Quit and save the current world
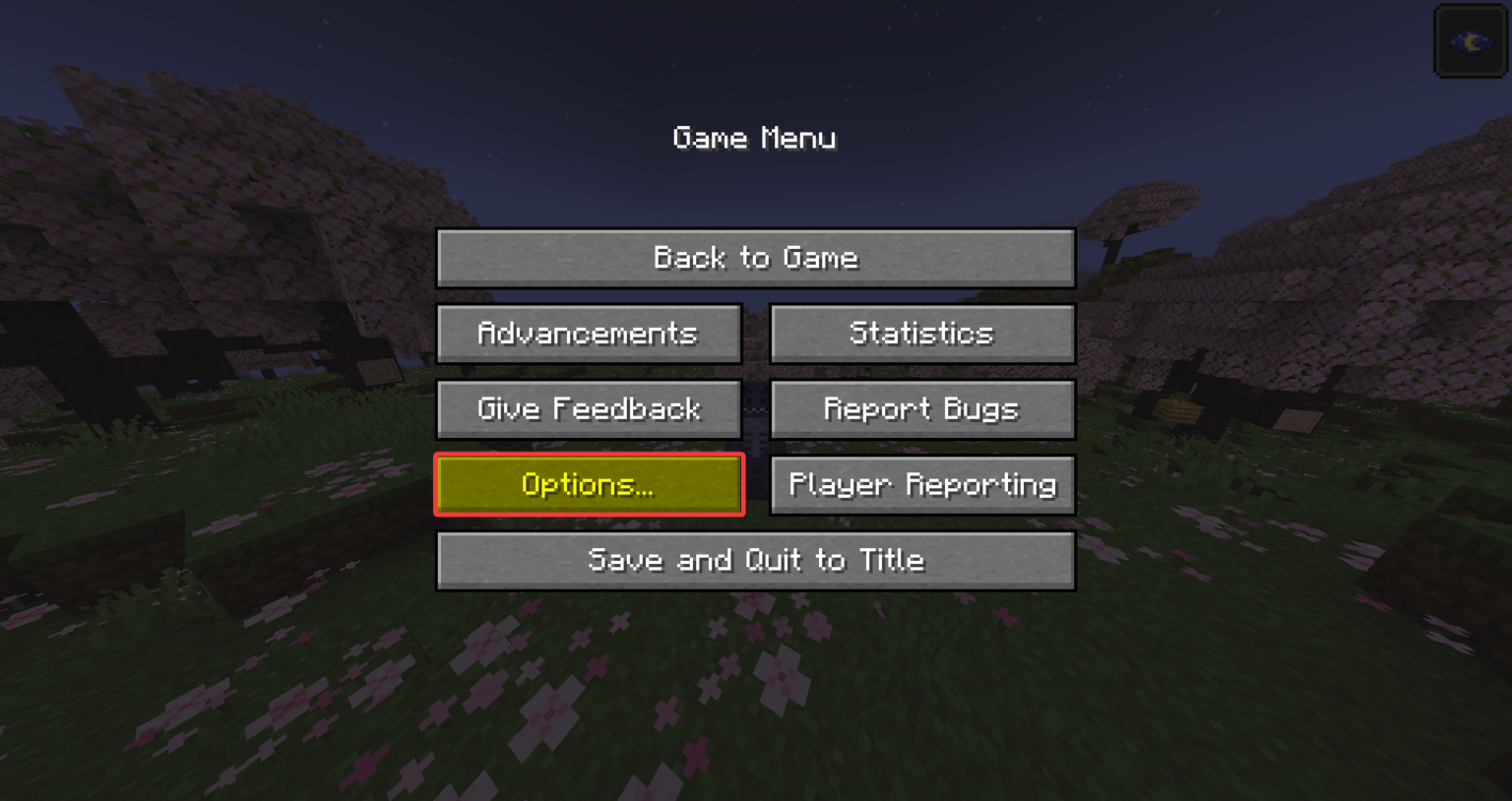This screenshot has height=801, width=1512. tap(755, 560)
